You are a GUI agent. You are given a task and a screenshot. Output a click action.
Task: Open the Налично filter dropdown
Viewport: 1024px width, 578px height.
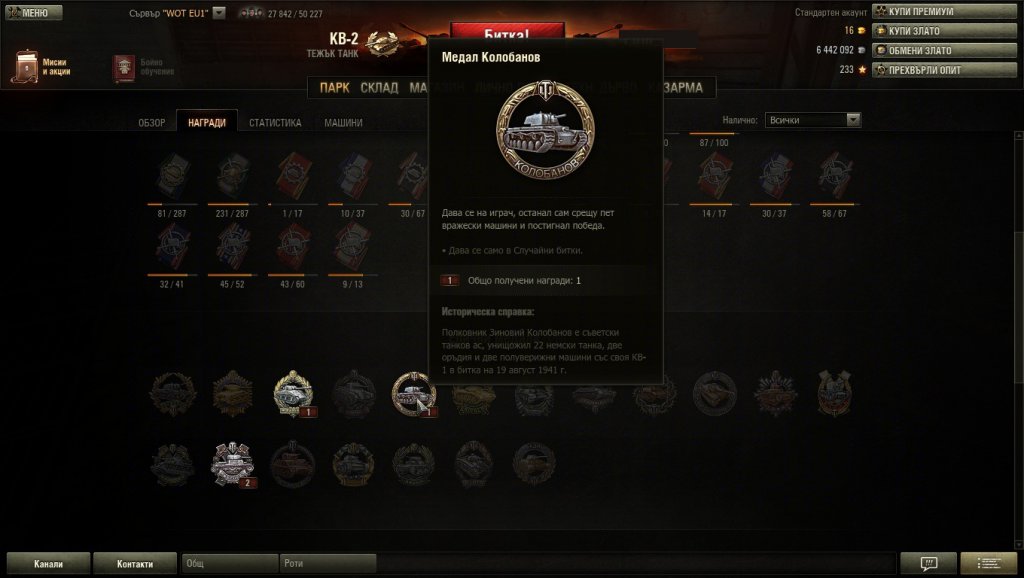[812, 120]
